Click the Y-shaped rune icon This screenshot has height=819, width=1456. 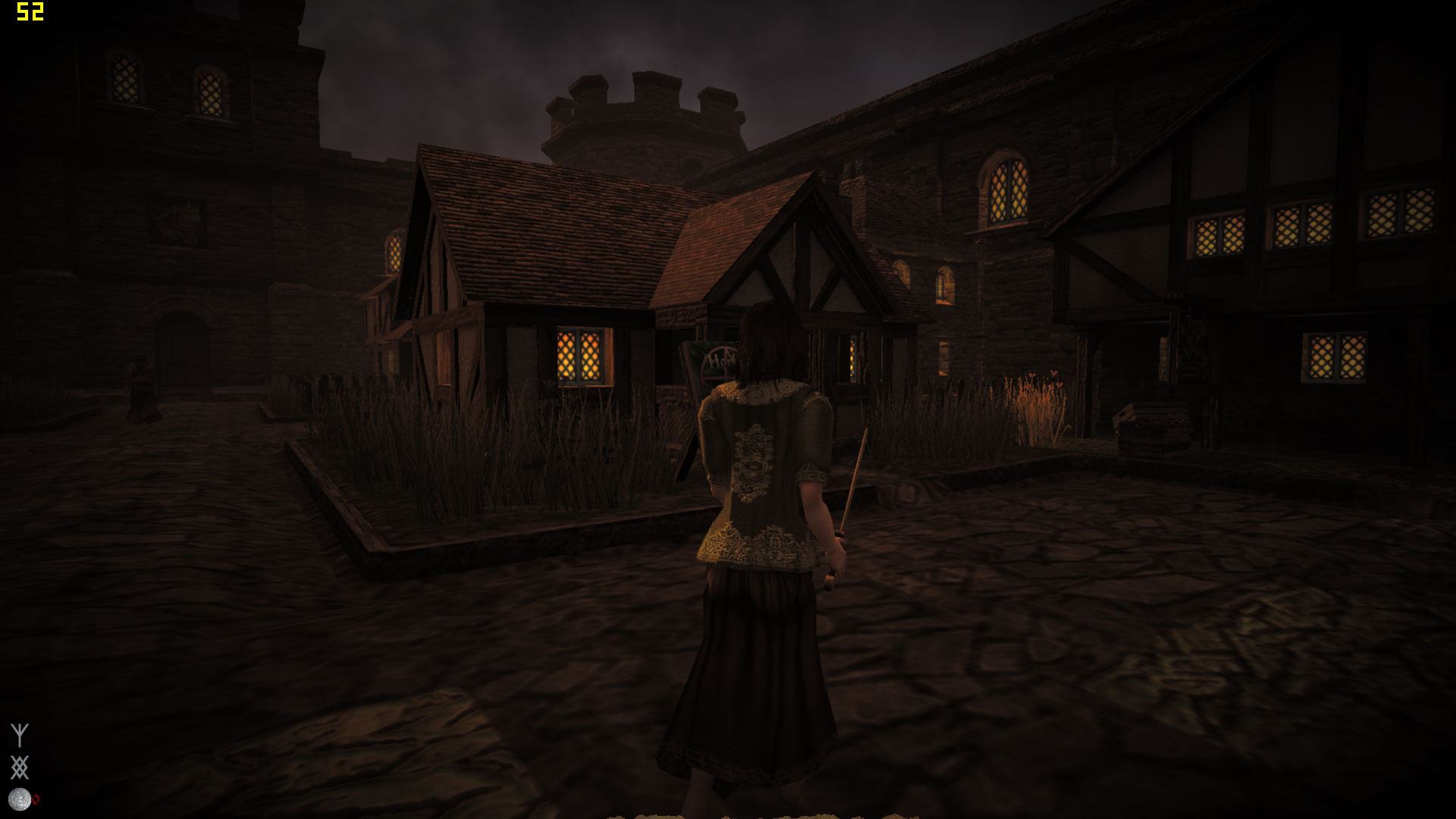(x=20, y=735)
